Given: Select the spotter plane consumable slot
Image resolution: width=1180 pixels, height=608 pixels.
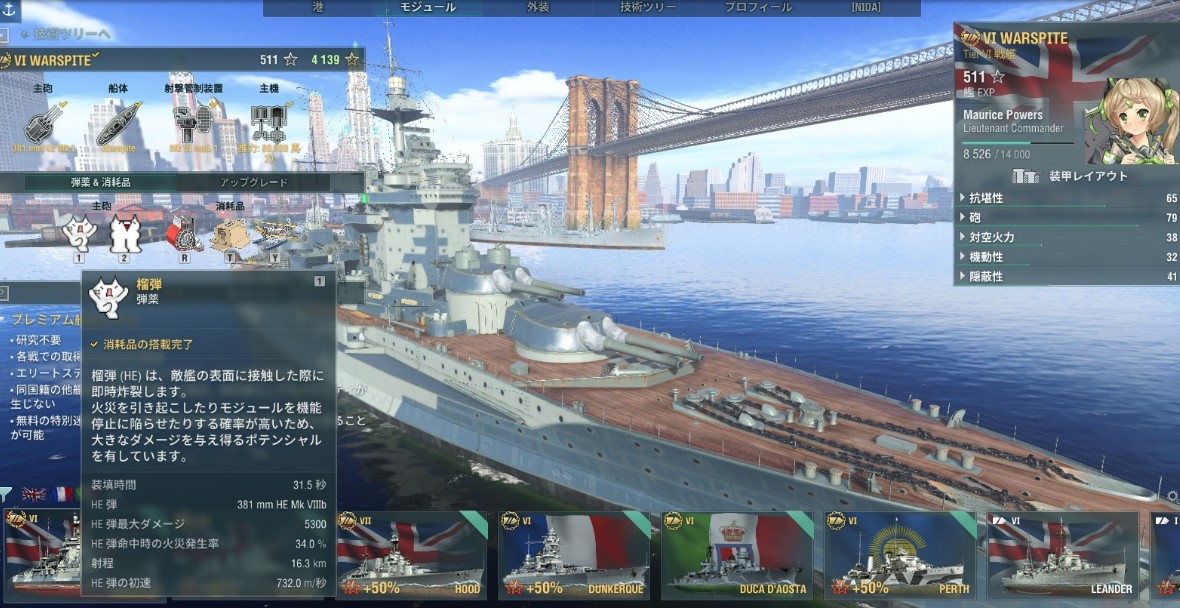Looking at the screenshot, I should (273, 234).
